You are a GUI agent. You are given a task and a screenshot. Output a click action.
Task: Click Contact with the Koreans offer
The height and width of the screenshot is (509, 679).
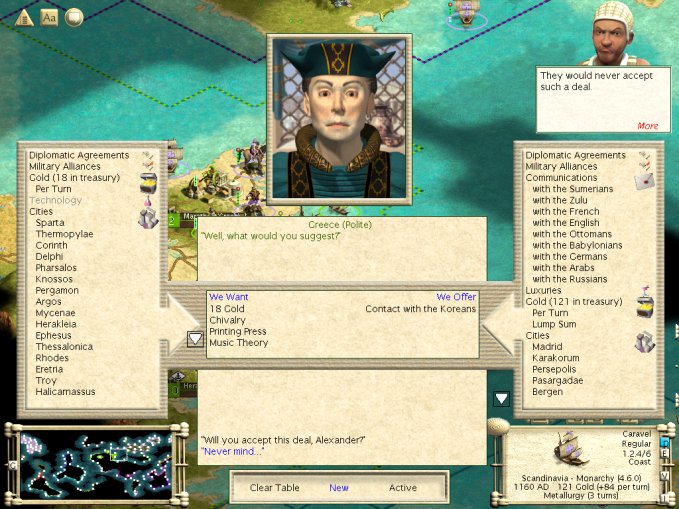click(x=420, y=309)
